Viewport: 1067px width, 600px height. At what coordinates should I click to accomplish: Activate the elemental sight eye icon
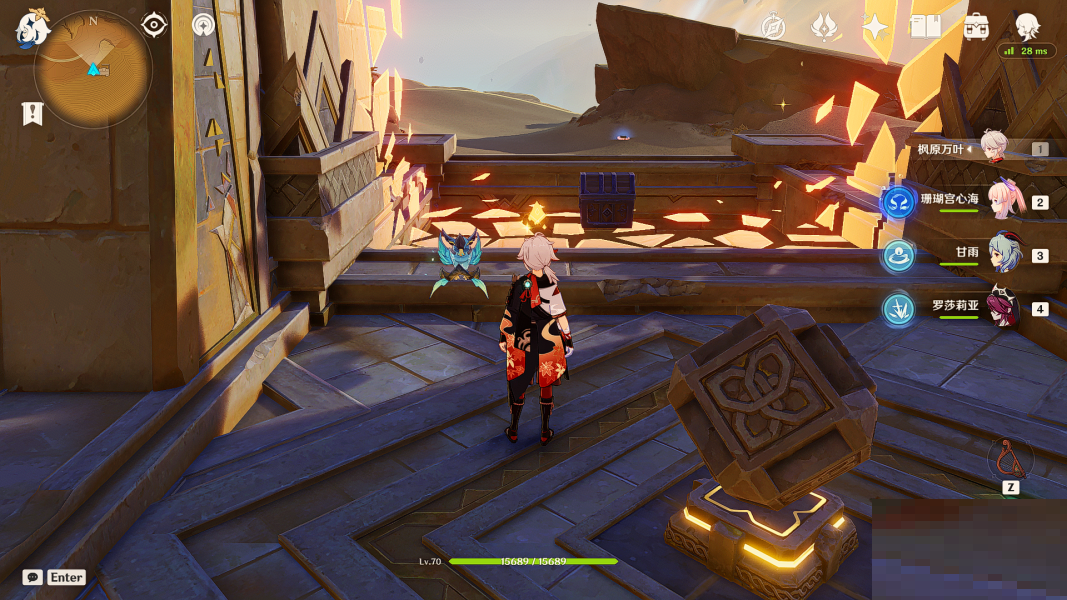[154, 25]
